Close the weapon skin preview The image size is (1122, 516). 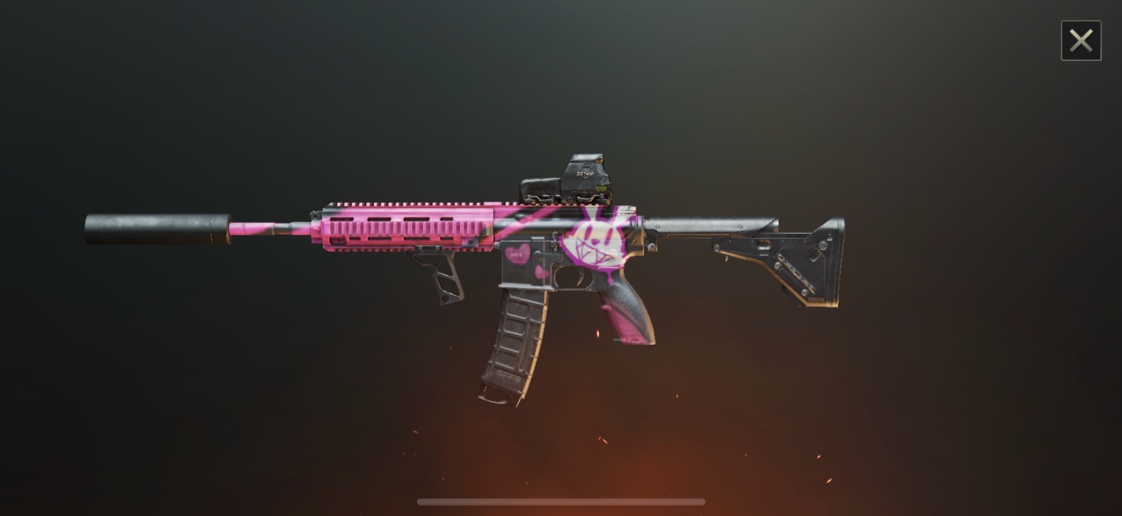pyautogui.click(x=1081, y=41)
